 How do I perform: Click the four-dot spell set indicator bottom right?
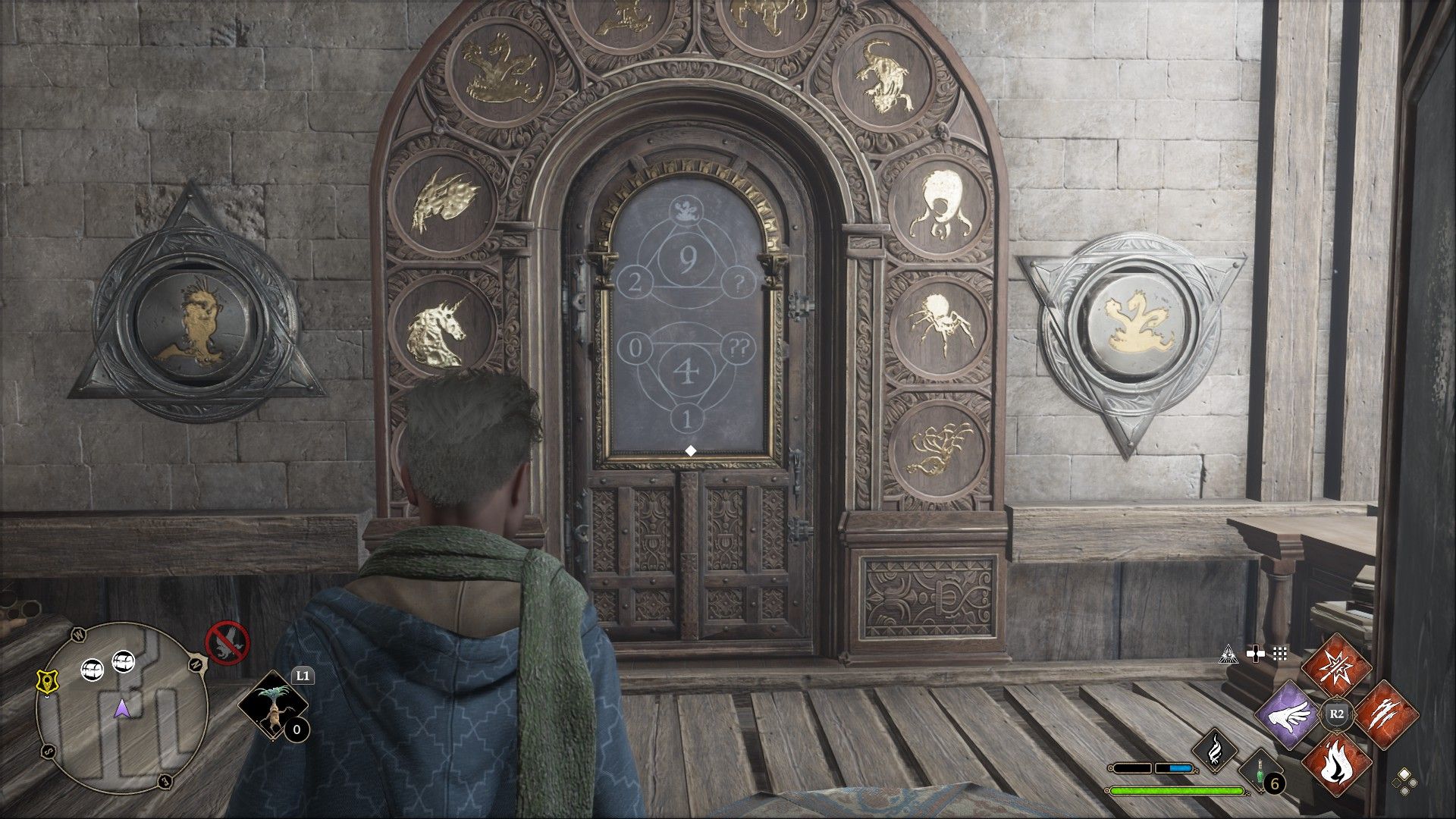pyautogui.click(x=1405, y=784)
